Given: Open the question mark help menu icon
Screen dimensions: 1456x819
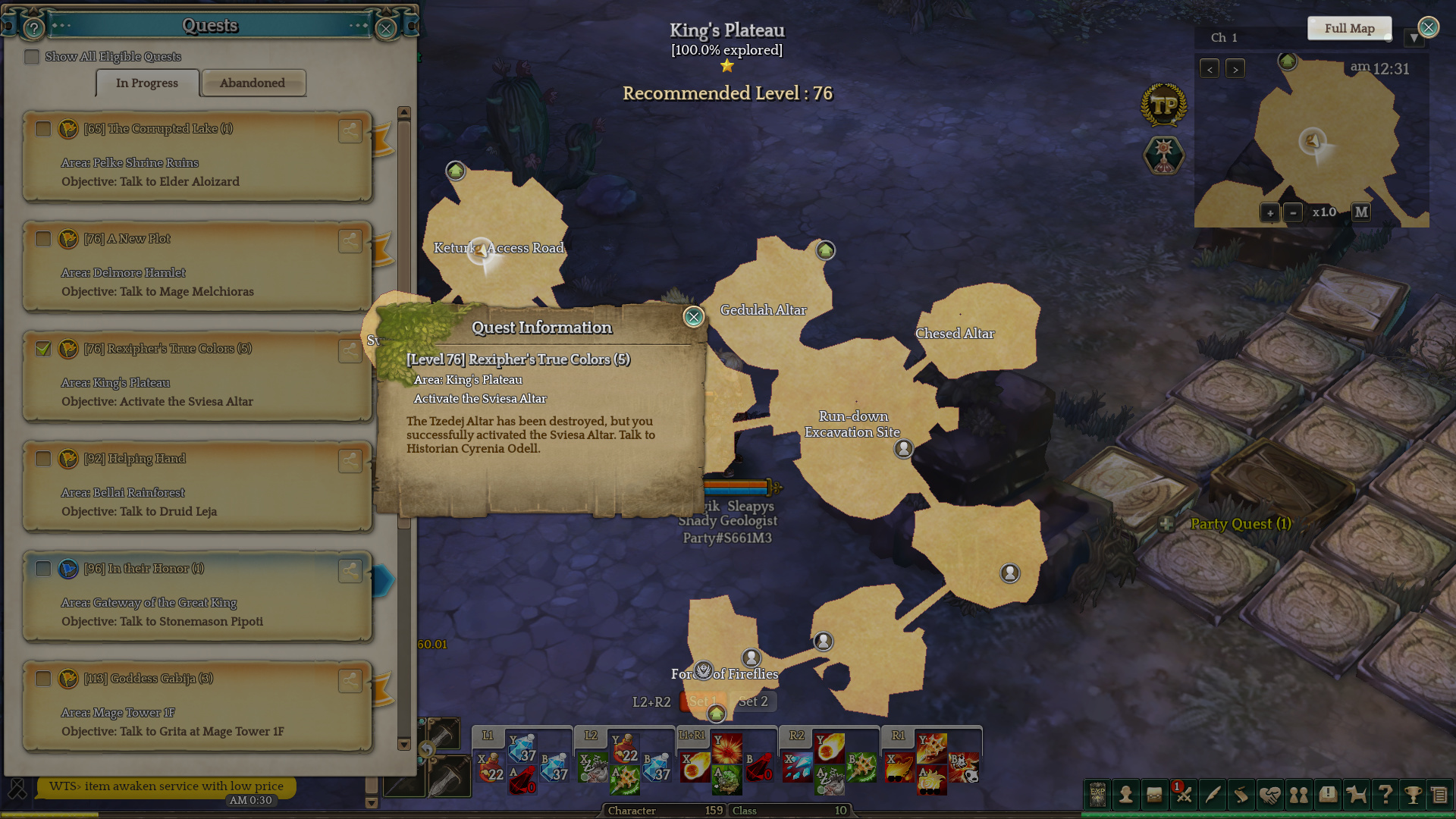Looking at the screenshot, I should tap(1385, 795).
